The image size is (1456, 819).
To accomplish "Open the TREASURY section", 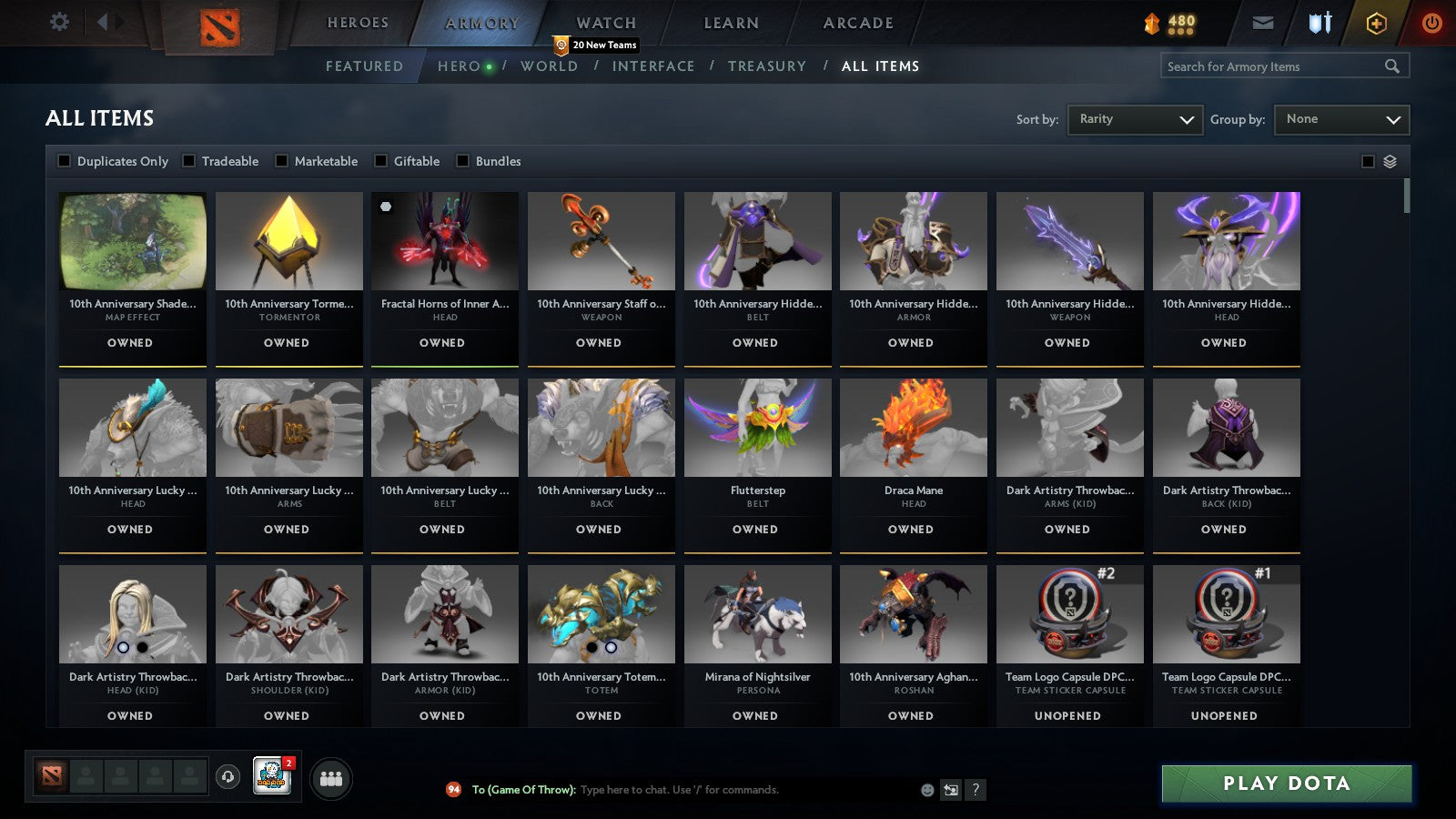I will [x=768, y=66].
